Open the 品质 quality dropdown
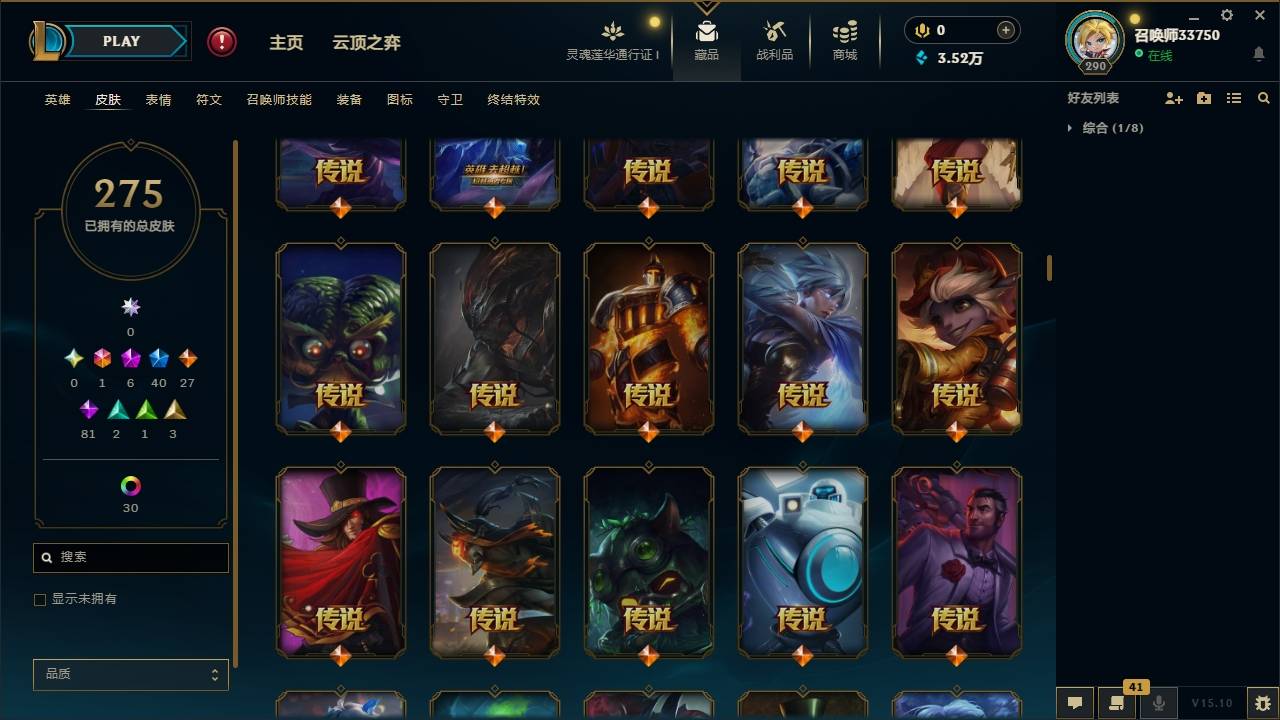Image resolution: width=1280 pixels, height=720 pixels. [130, 674]
